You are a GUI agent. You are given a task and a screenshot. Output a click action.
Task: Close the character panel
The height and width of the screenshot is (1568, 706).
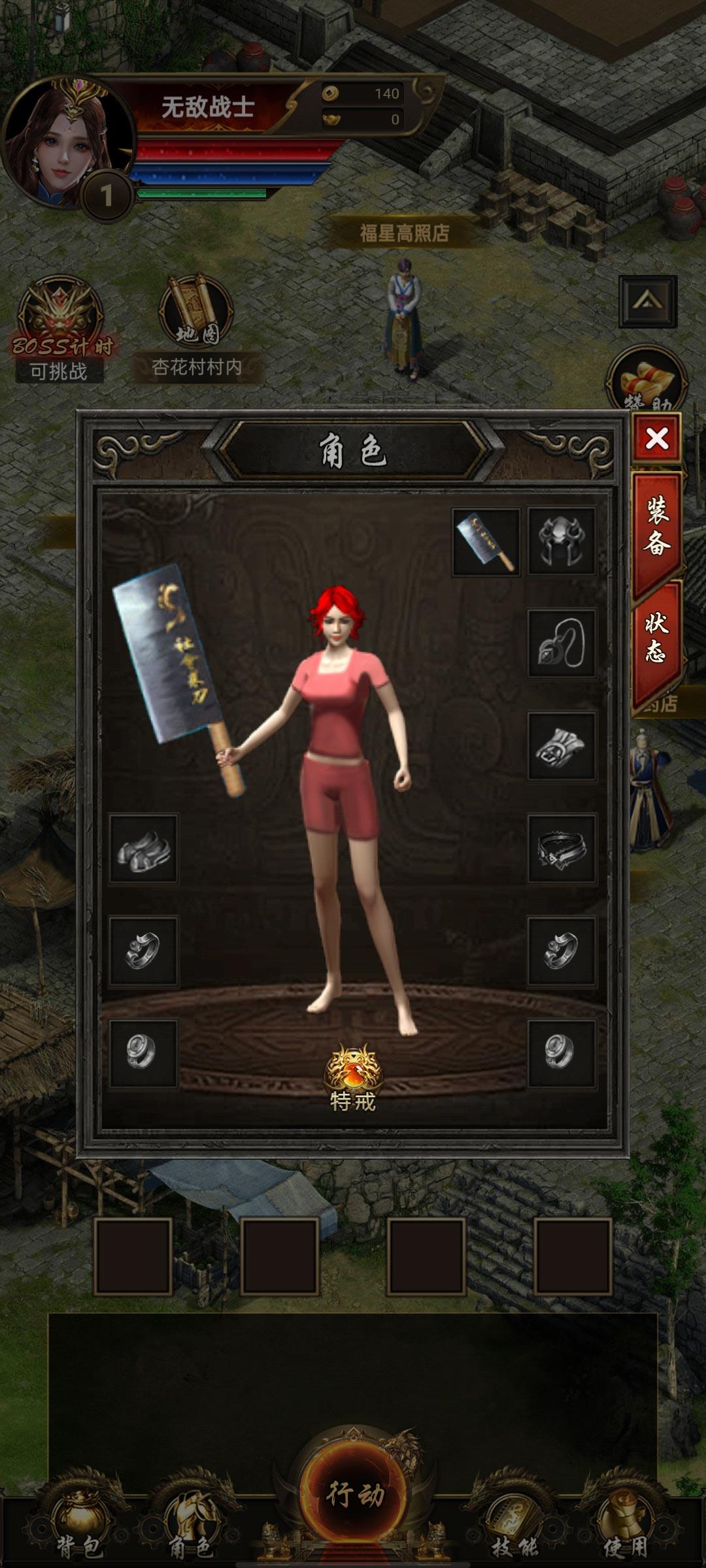[x=656, y=438]
